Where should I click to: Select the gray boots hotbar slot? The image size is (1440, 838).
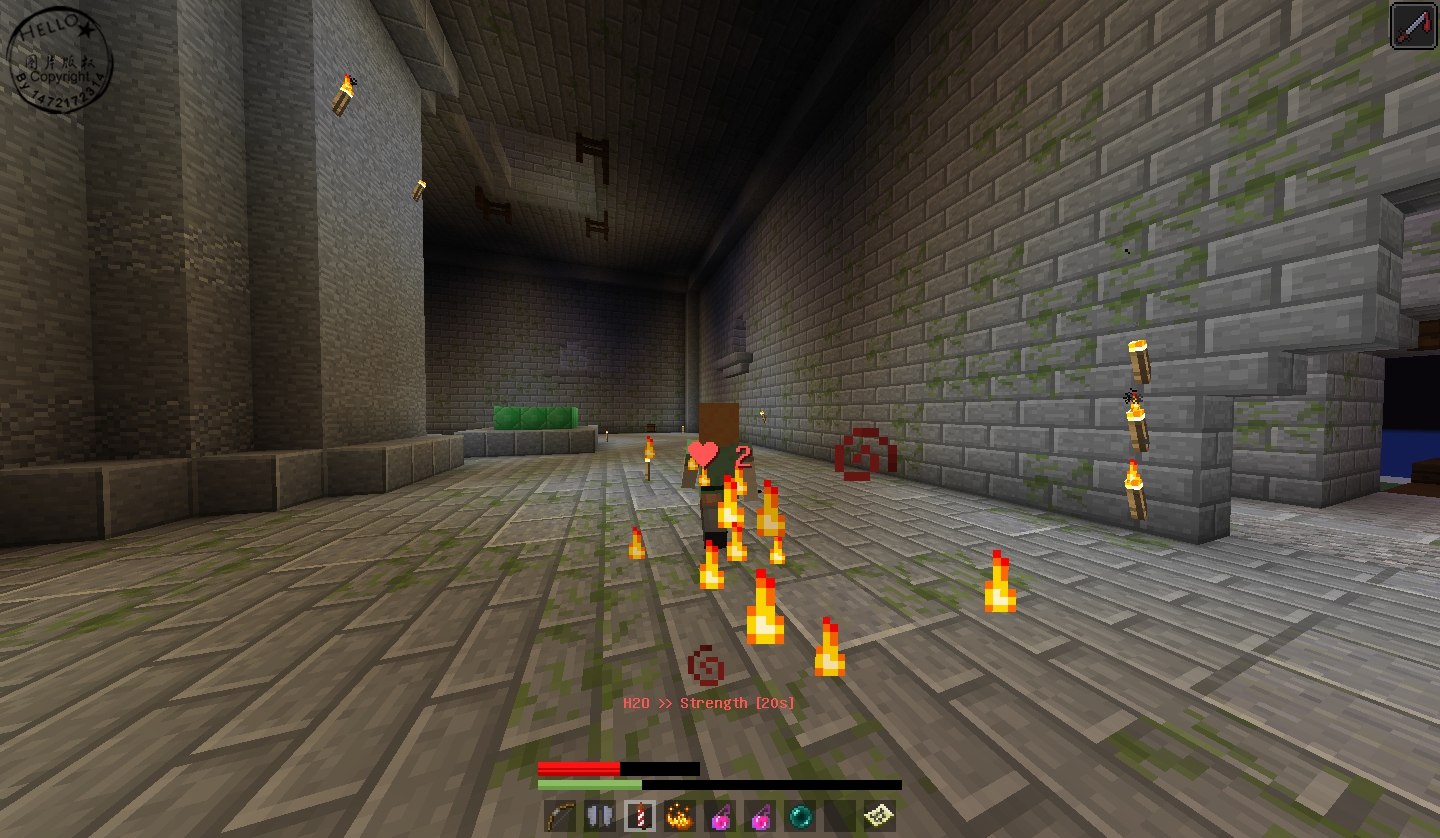pos(600,817)
